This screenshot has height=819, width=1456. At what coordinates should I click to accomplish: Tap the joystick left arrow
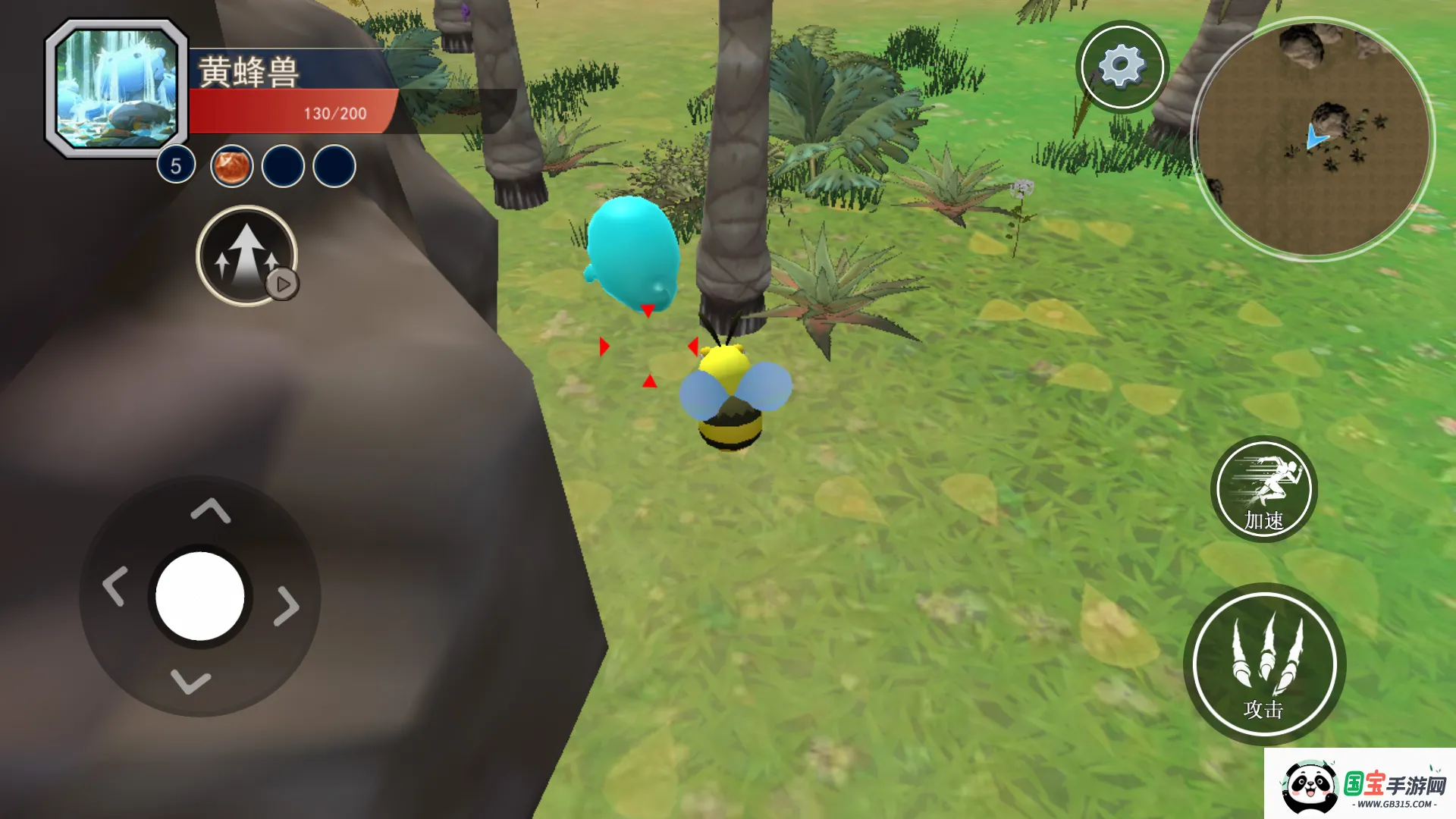click(x=115, y=587)
